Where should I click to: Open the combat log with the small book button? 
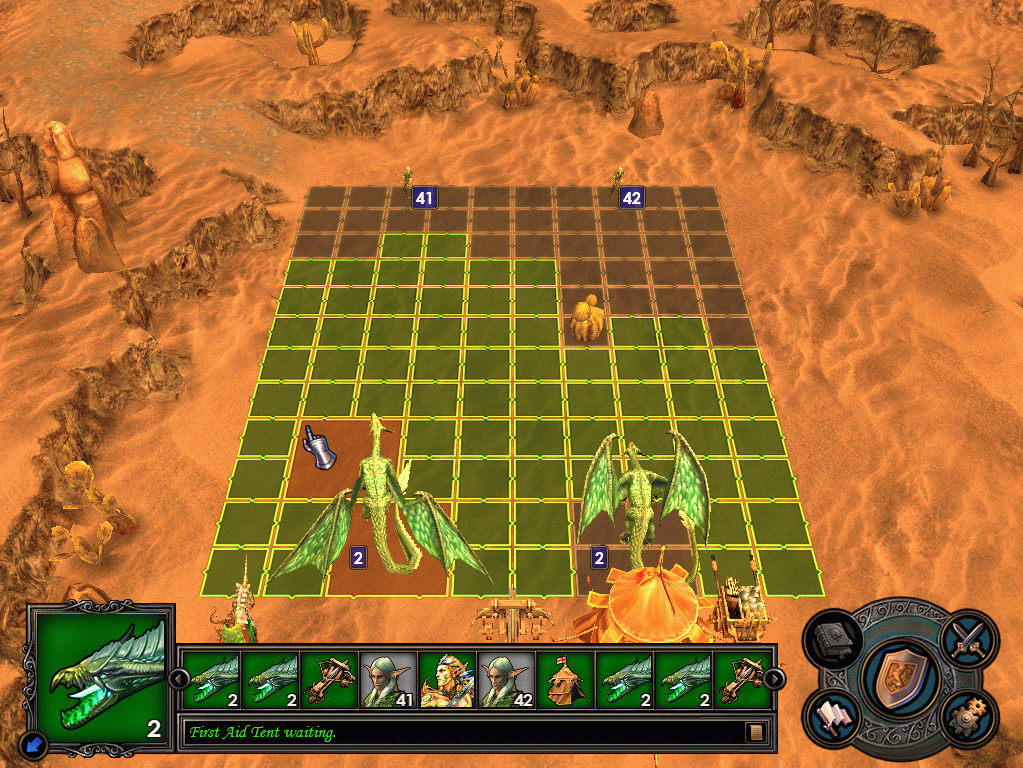pyautogui.click(x=756, y=732)
